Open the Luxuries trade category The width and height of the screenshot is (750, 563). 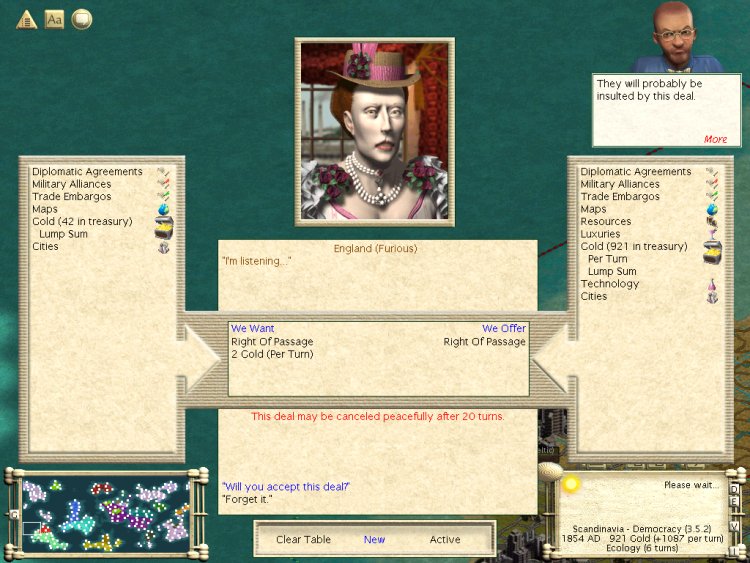[x=600, y=234]
